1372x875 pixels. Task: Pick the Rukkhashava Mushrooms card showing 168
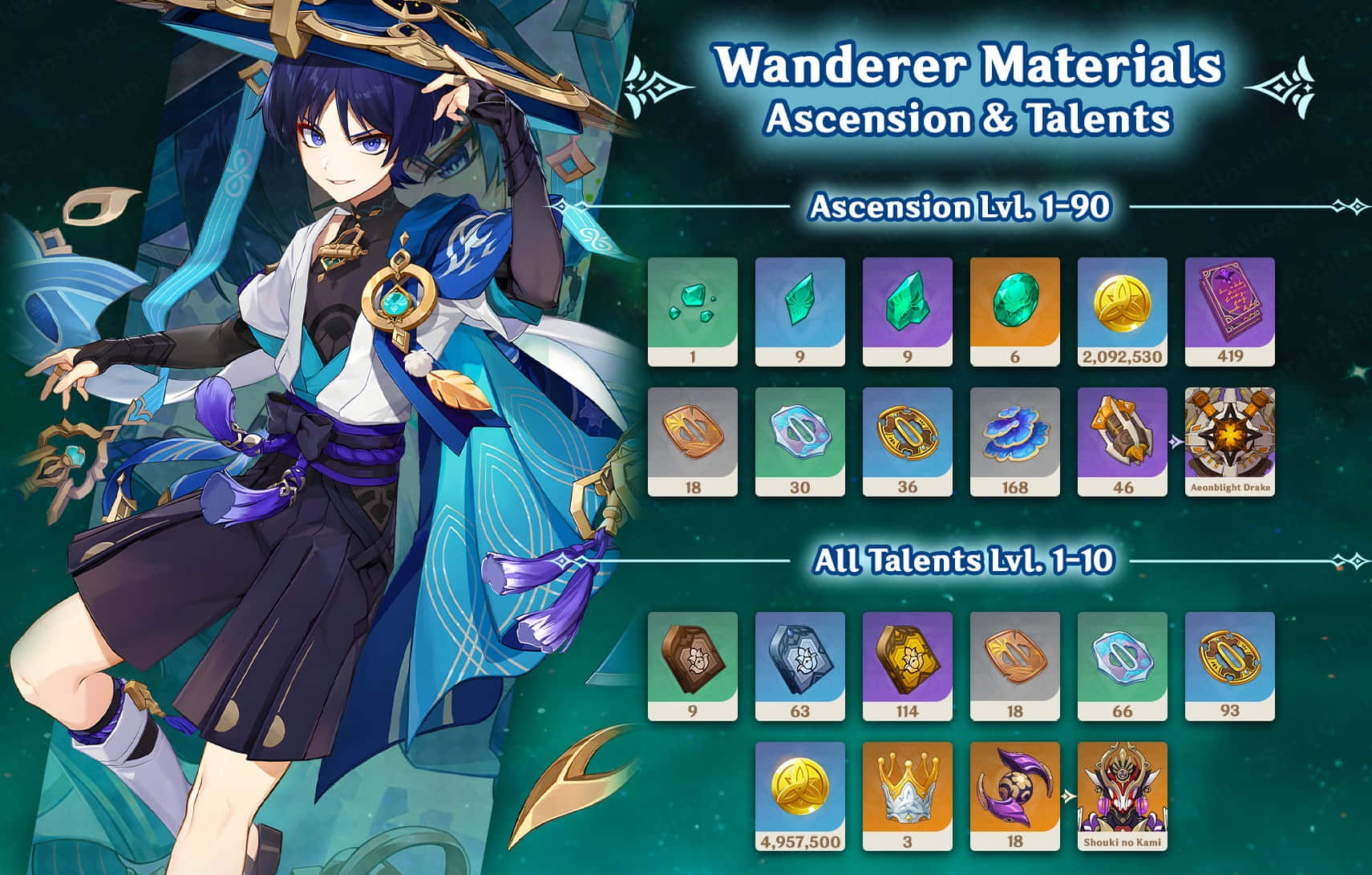[x=1014, y=441]
